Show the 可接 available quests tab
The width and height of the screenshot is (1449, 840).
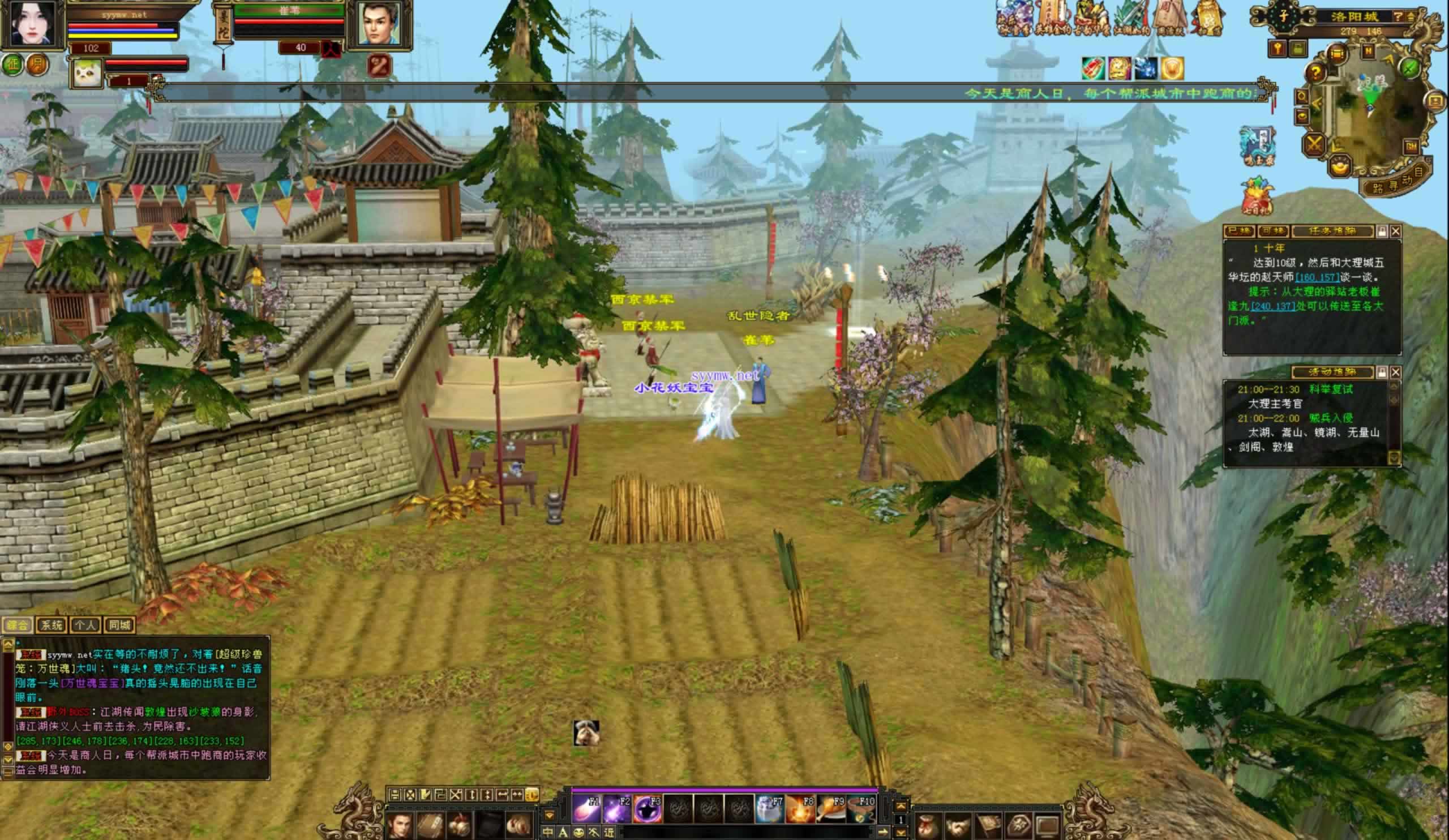(1272, 231)
